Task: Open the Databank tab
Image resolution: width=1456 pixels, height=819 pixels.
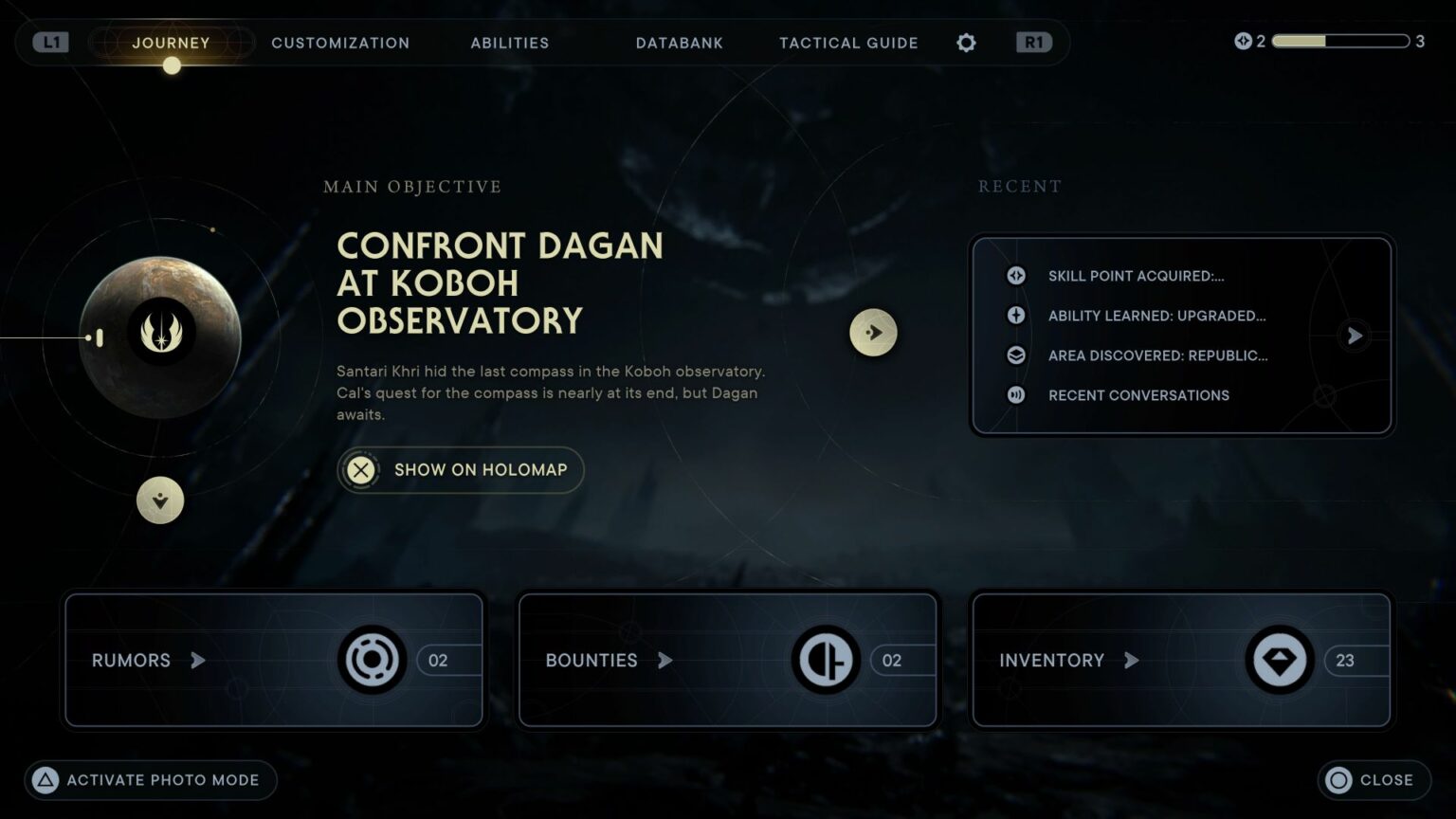Action: tap(680, 43)
